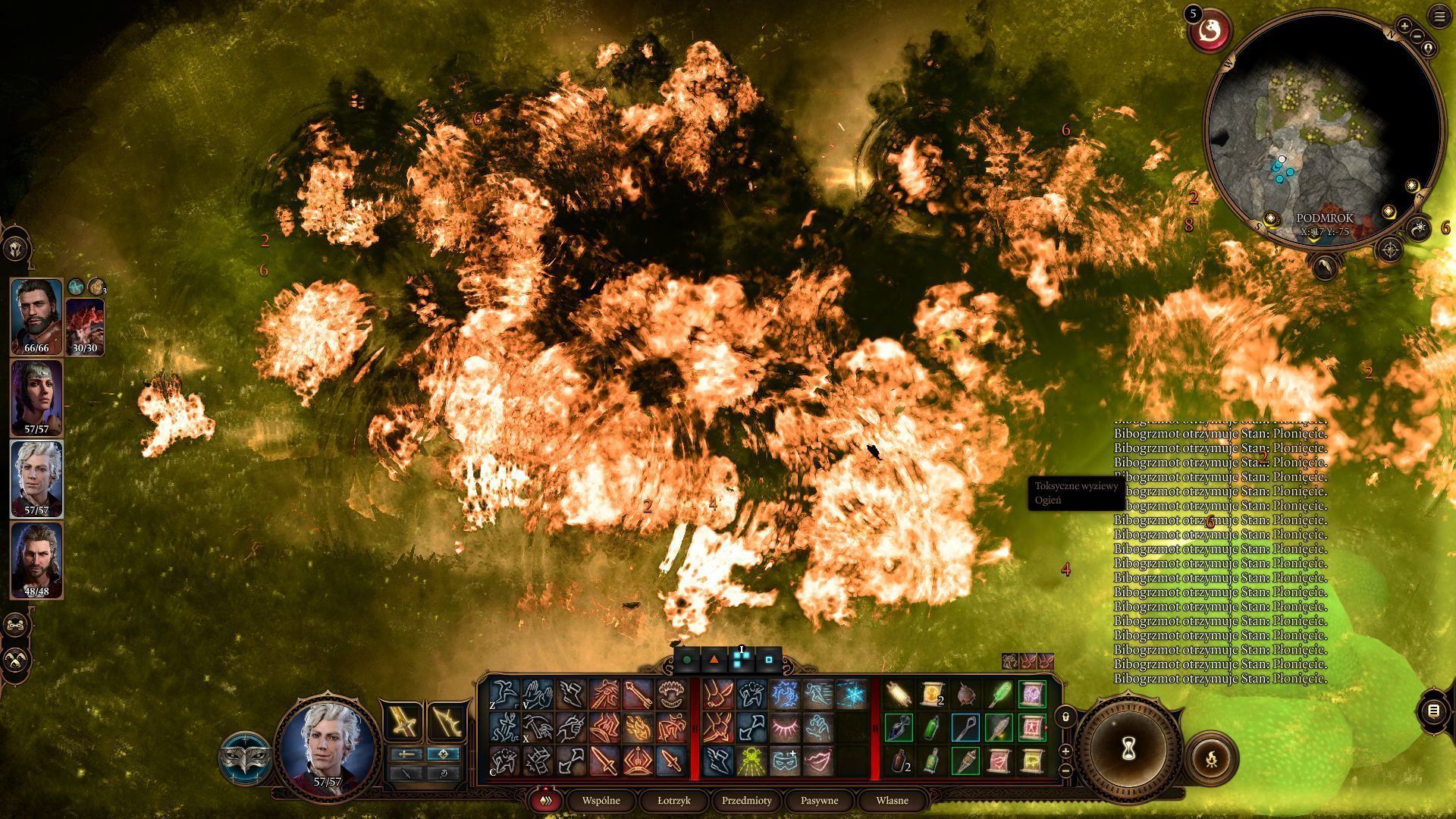Image resolution: width=1456 pixels, height=819 pixels.
Task: Toggle the hotbar lock icon
Action: (1065, 716)
